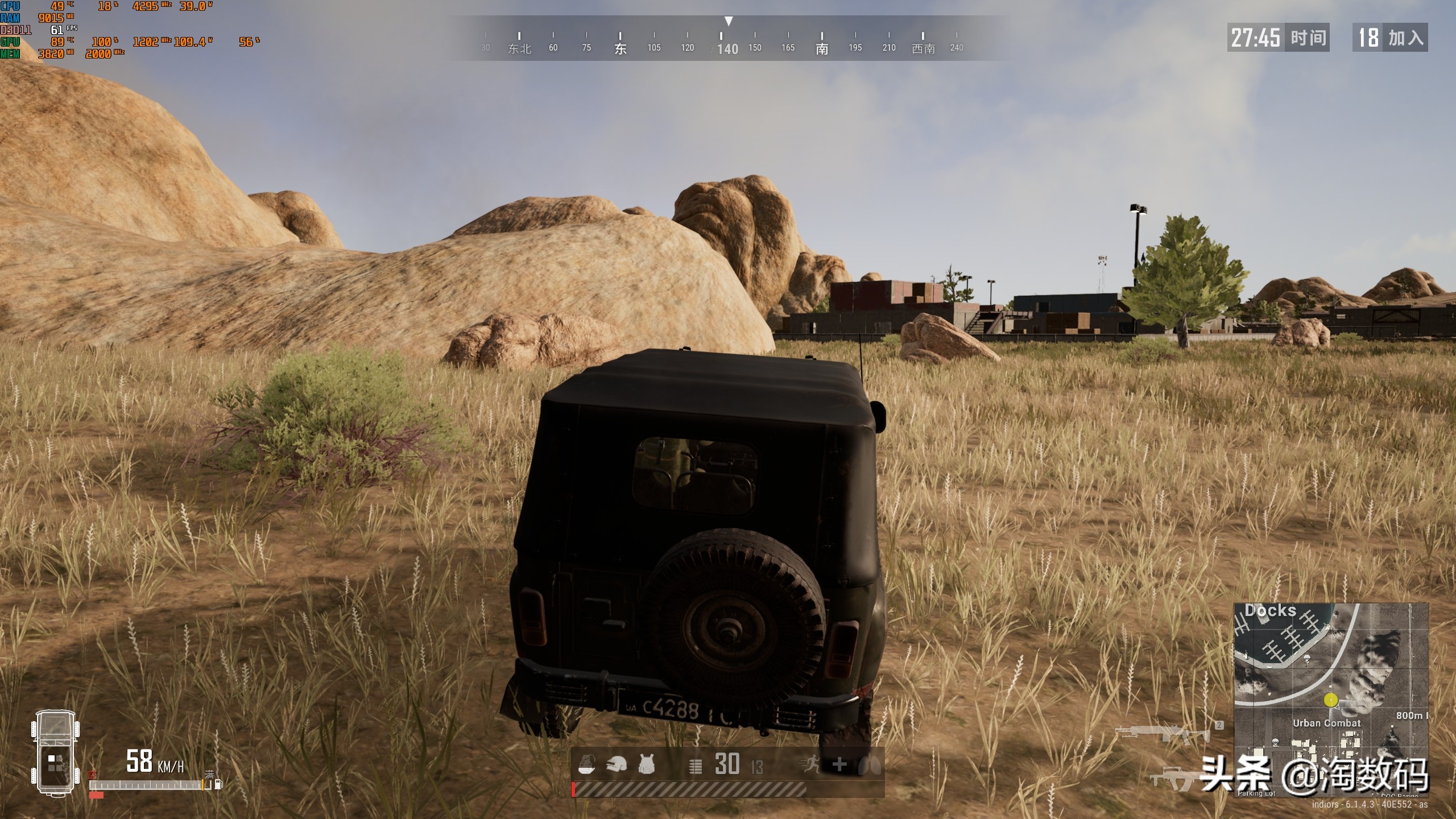Viewport: 1456px width, 819px height.
Task: Select the bullpup rifle weapon icon
Action: [x=1173, y=778]
